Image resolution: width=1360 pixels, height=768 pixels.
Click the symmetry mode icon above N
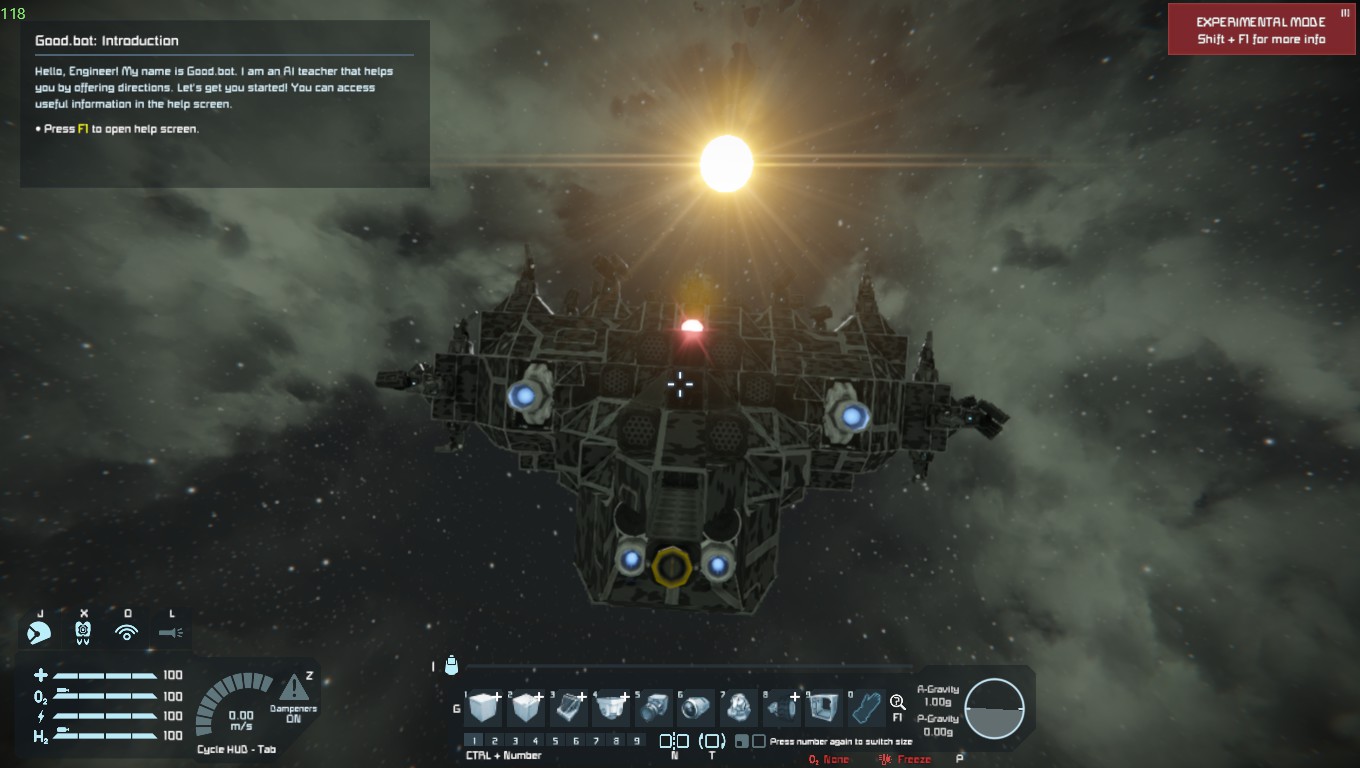(674, 741)
